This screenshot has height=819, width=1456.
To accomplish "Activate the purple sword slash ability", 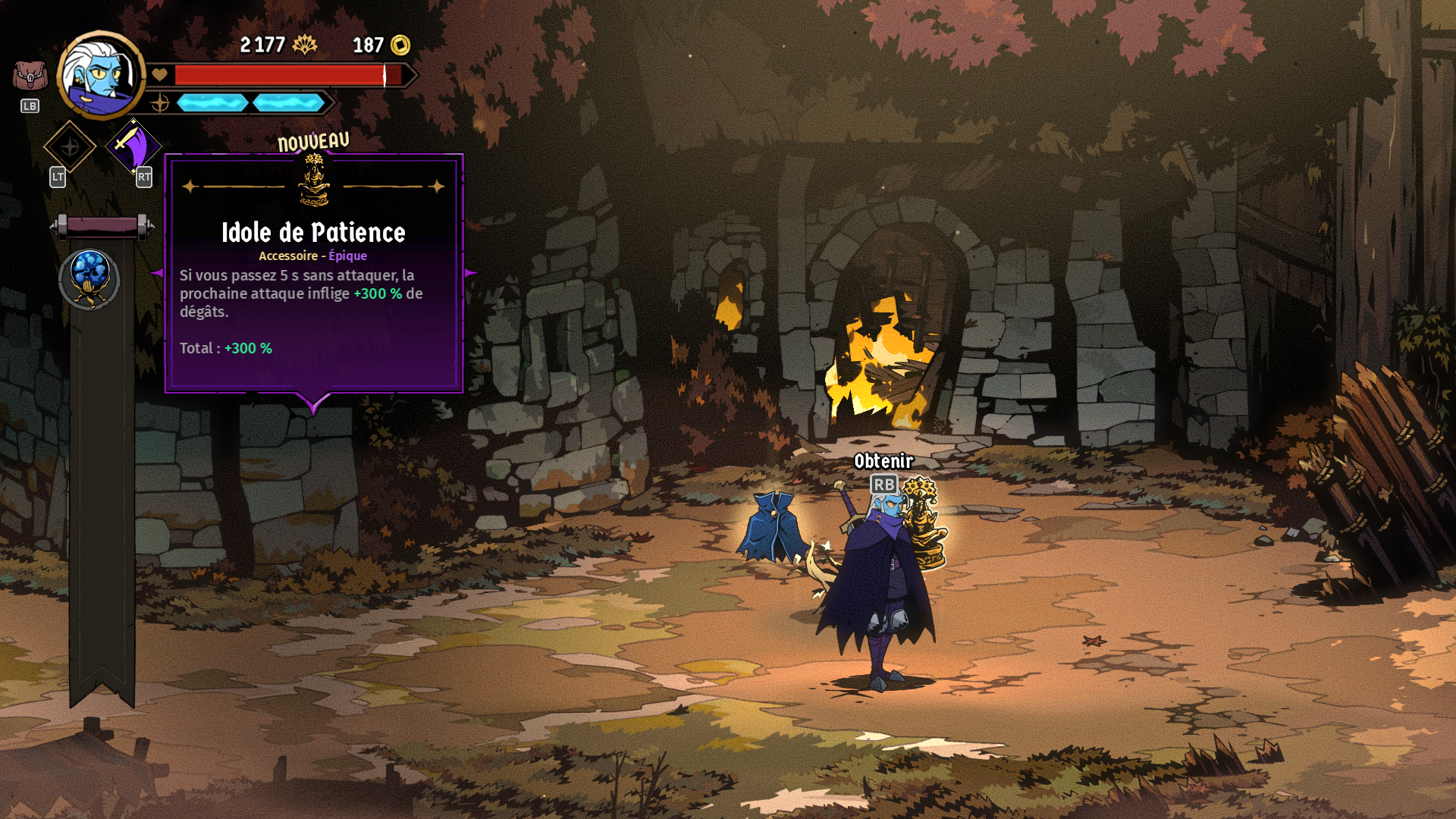I will coord(133,146).
